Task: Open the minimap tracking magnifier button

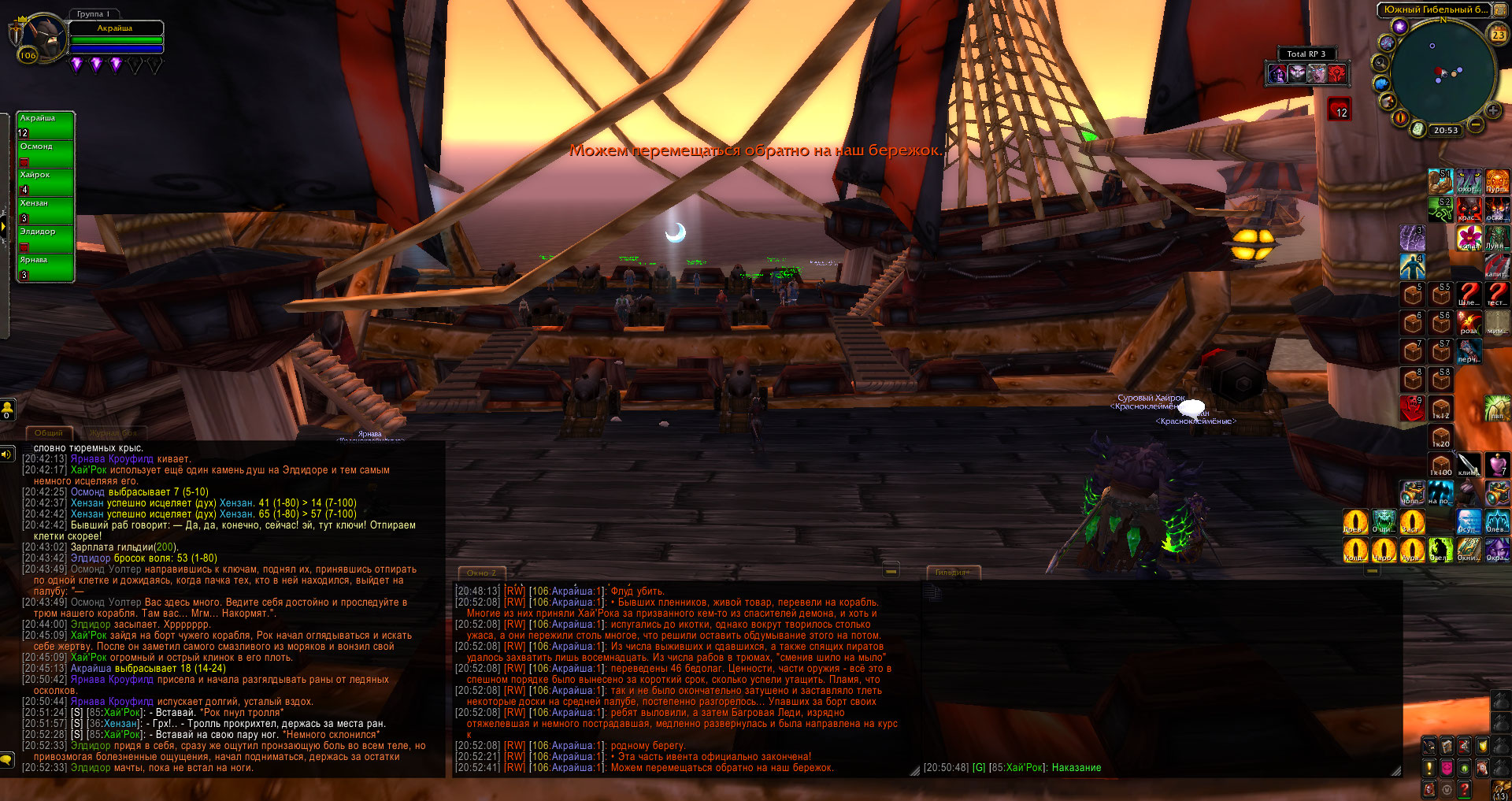Action: (1380, 63)
